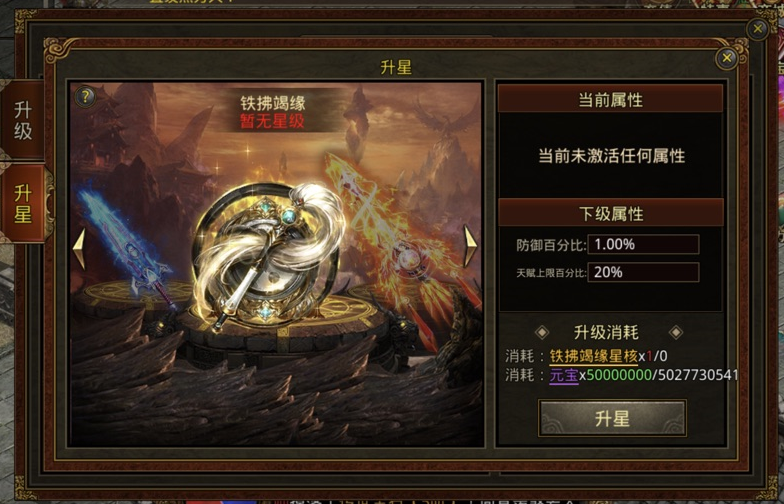Open the question mark help icon
The width and height of the screenshot is (784, 504).
pyautogui.click(x=87, y=96)
